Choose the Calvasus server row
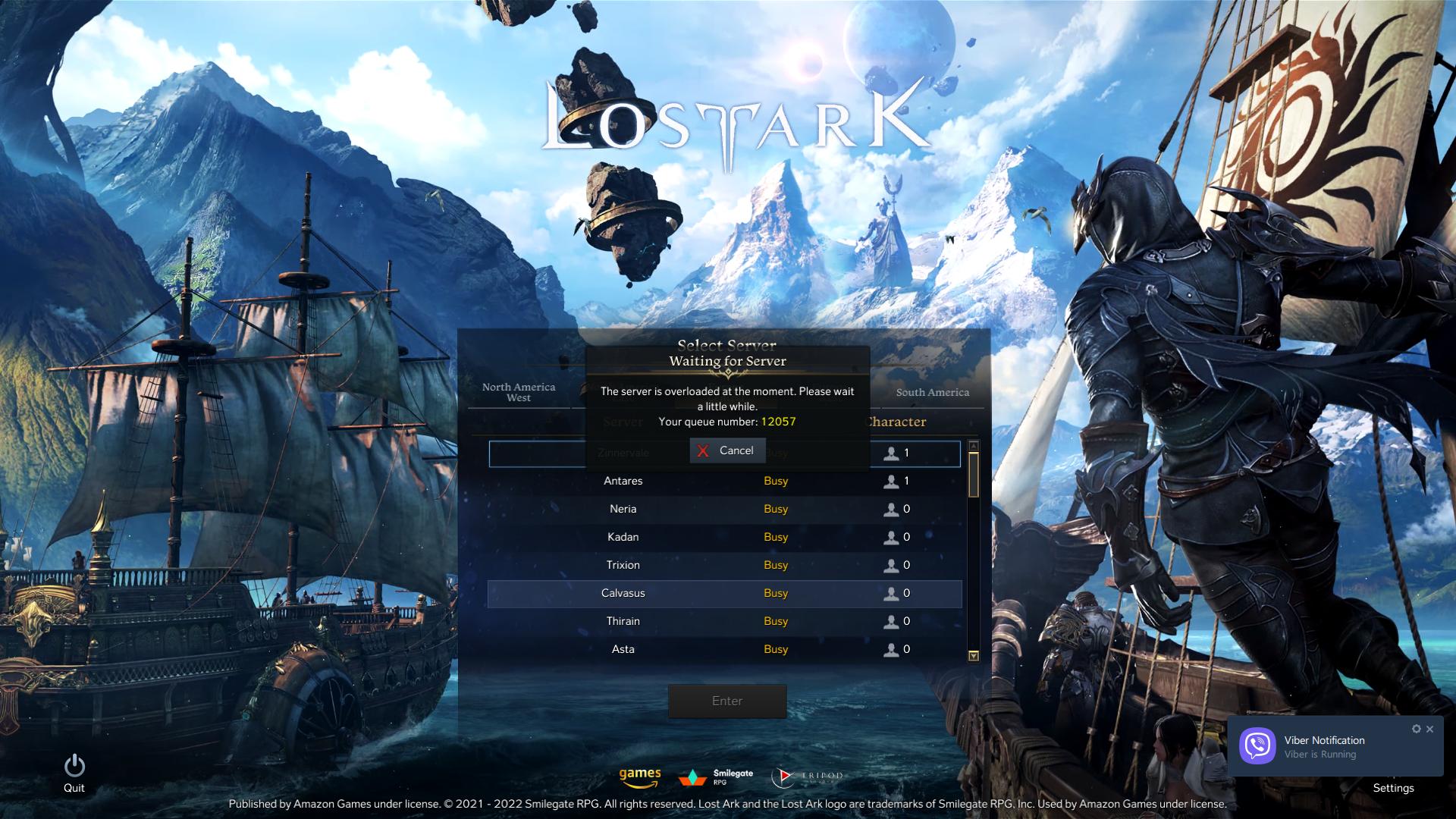The height and width of the screenshot is (819, 1456). pyautogui.click(x=623, y=593)
